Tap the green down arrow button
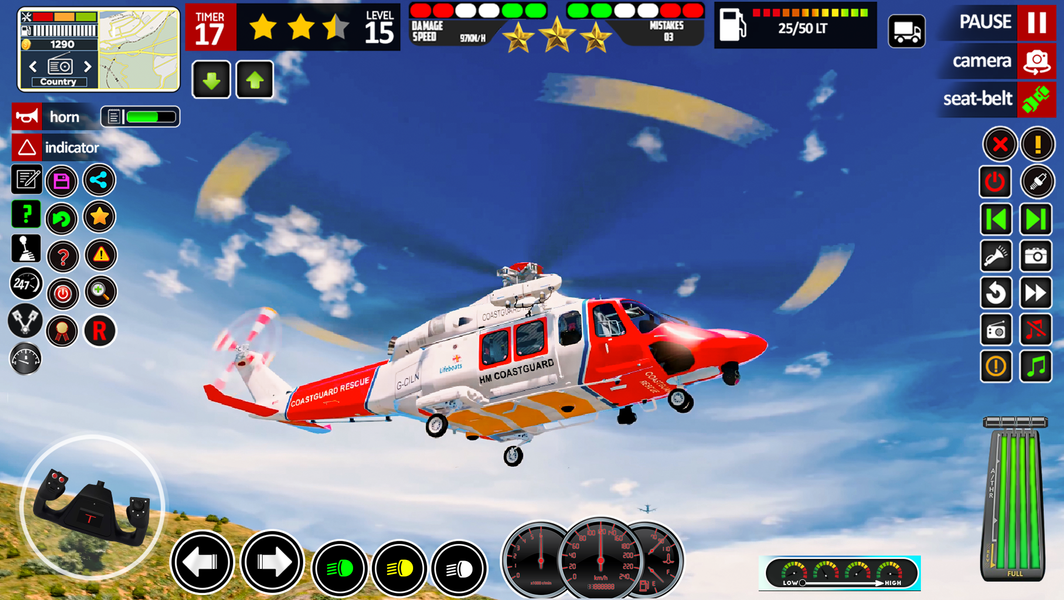The width and height of the screenshot is (1064, 600). tap(211, 81)
